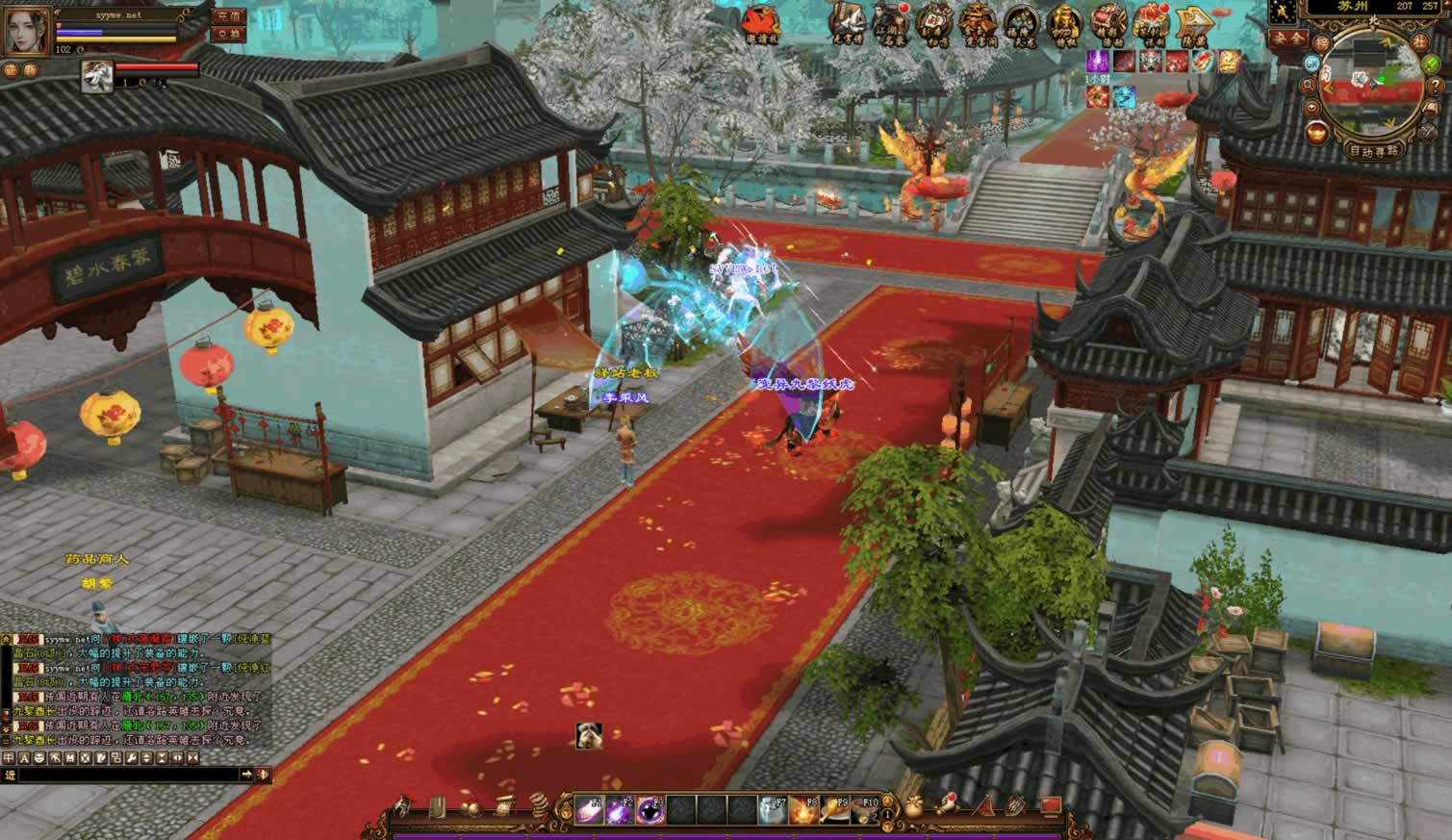Activate the F8 fire skill slot
Screen dimensions: 1452x840
pos(803,810)
